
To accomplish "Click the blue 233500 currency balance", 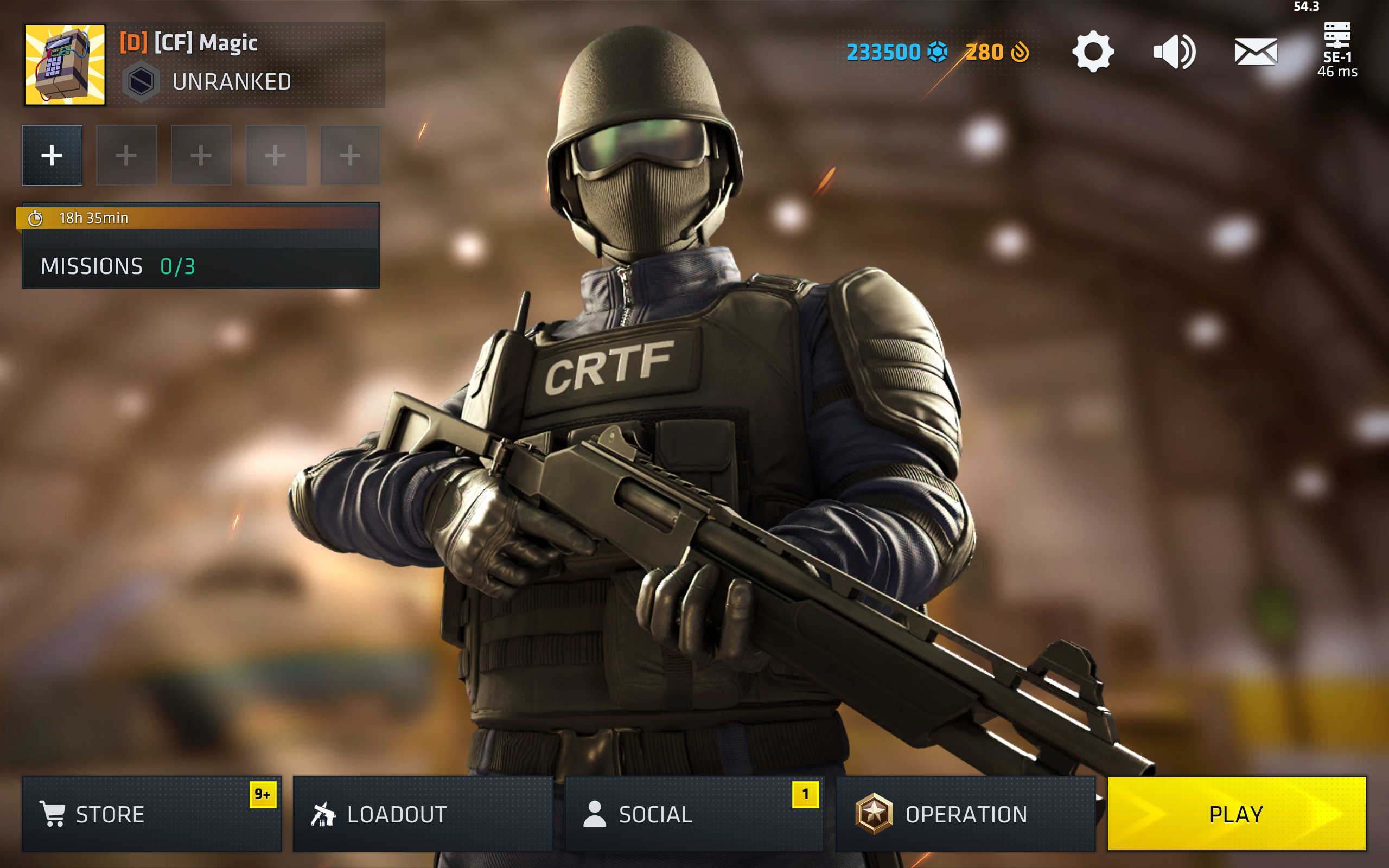I will pyautogui.click(x=896, y=52).
